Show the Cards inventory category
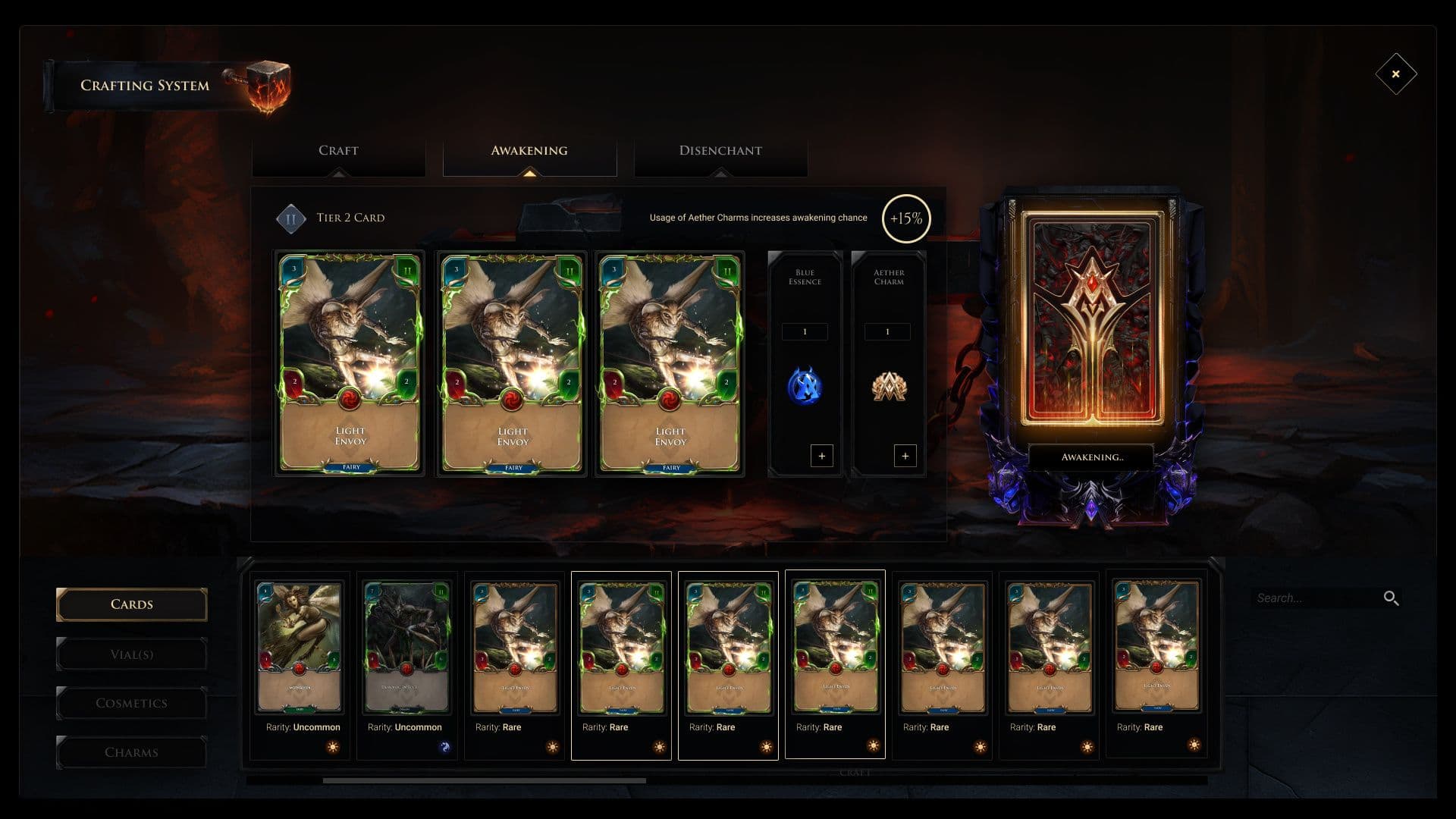This screenshot has height=819, width=1456. coord(132,604)
